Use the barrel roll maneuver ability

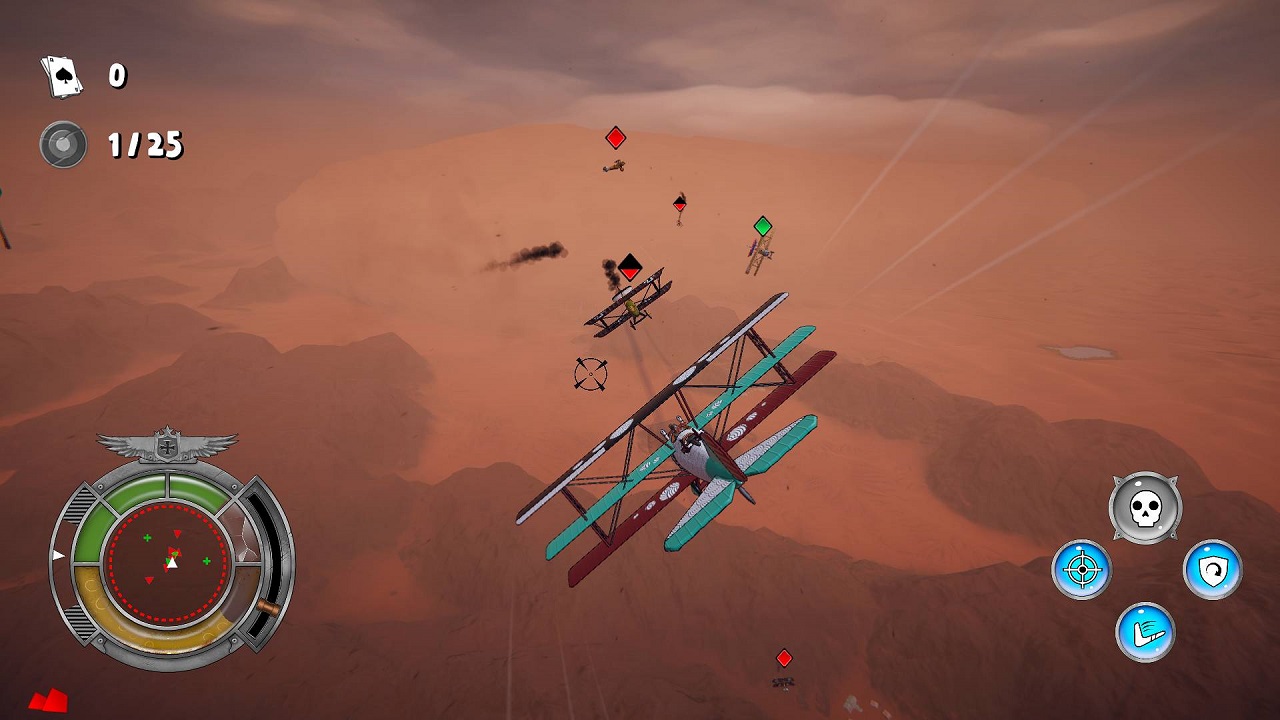tap(1147, 632)
